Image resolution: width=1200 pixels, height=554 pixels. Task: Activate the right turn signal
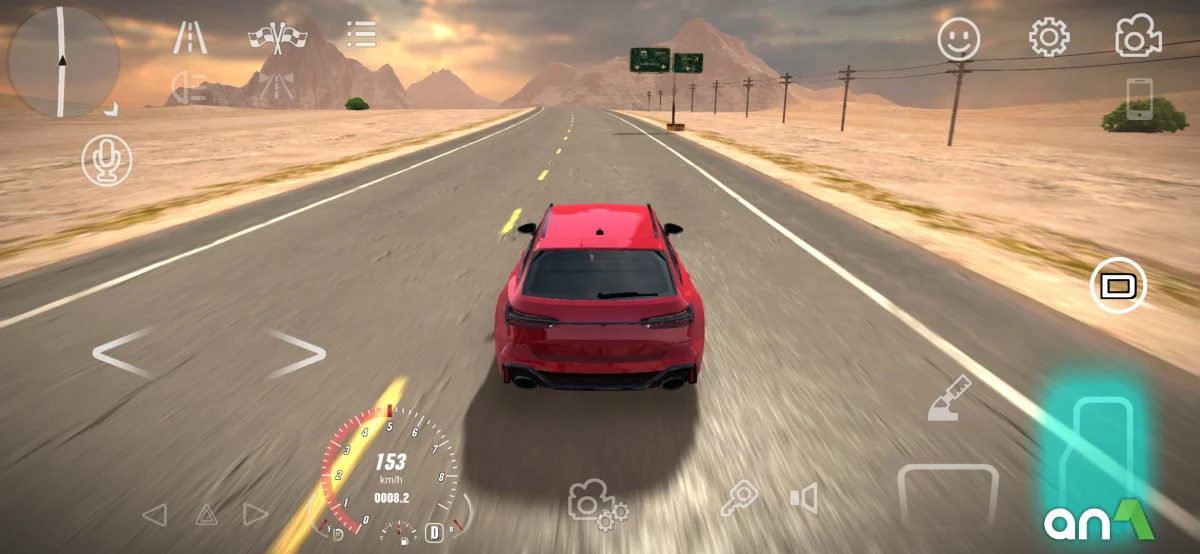click(x=256, y=515)
